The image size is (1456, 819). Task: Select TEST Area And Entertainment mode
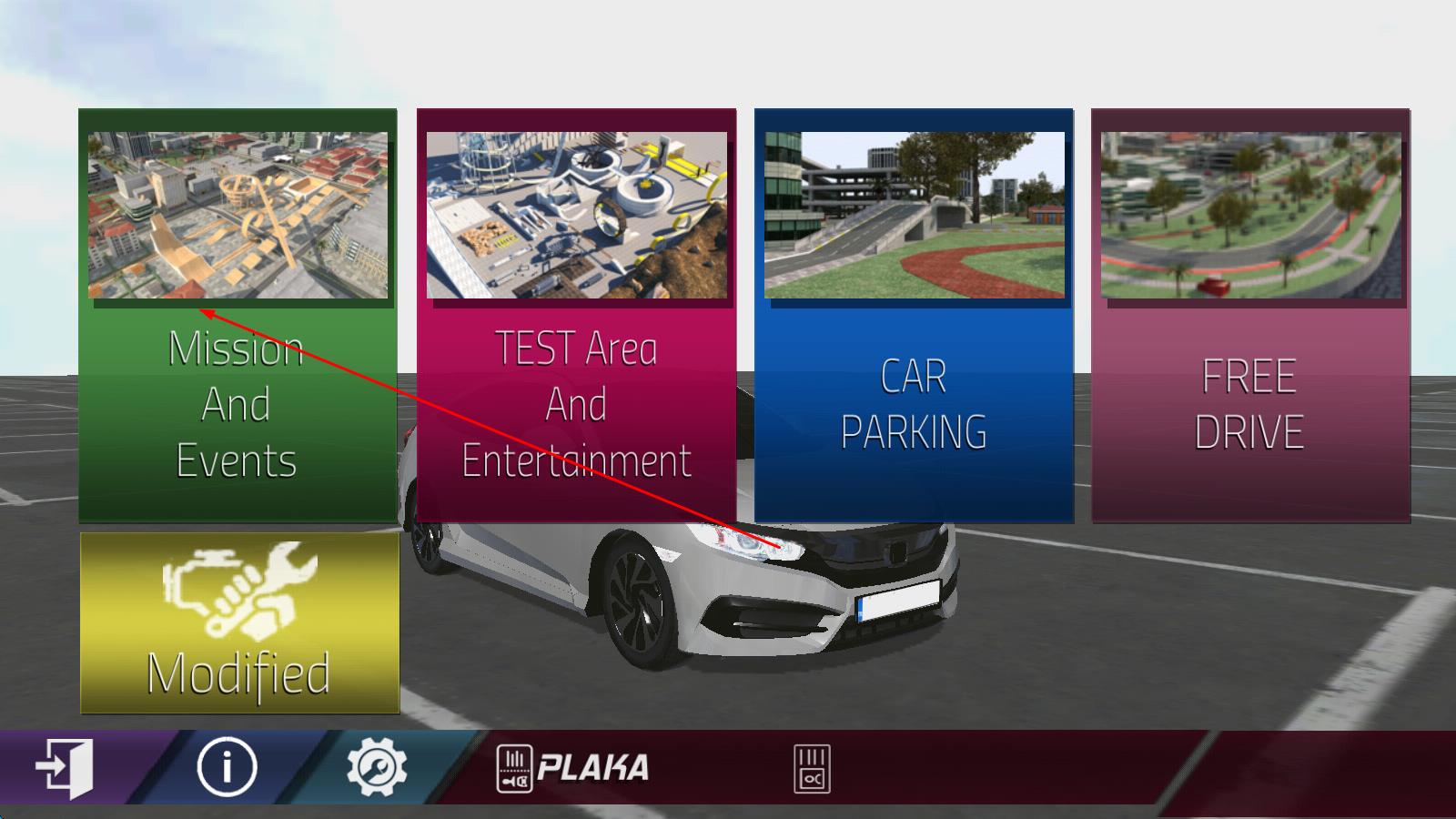pos(576,314)
